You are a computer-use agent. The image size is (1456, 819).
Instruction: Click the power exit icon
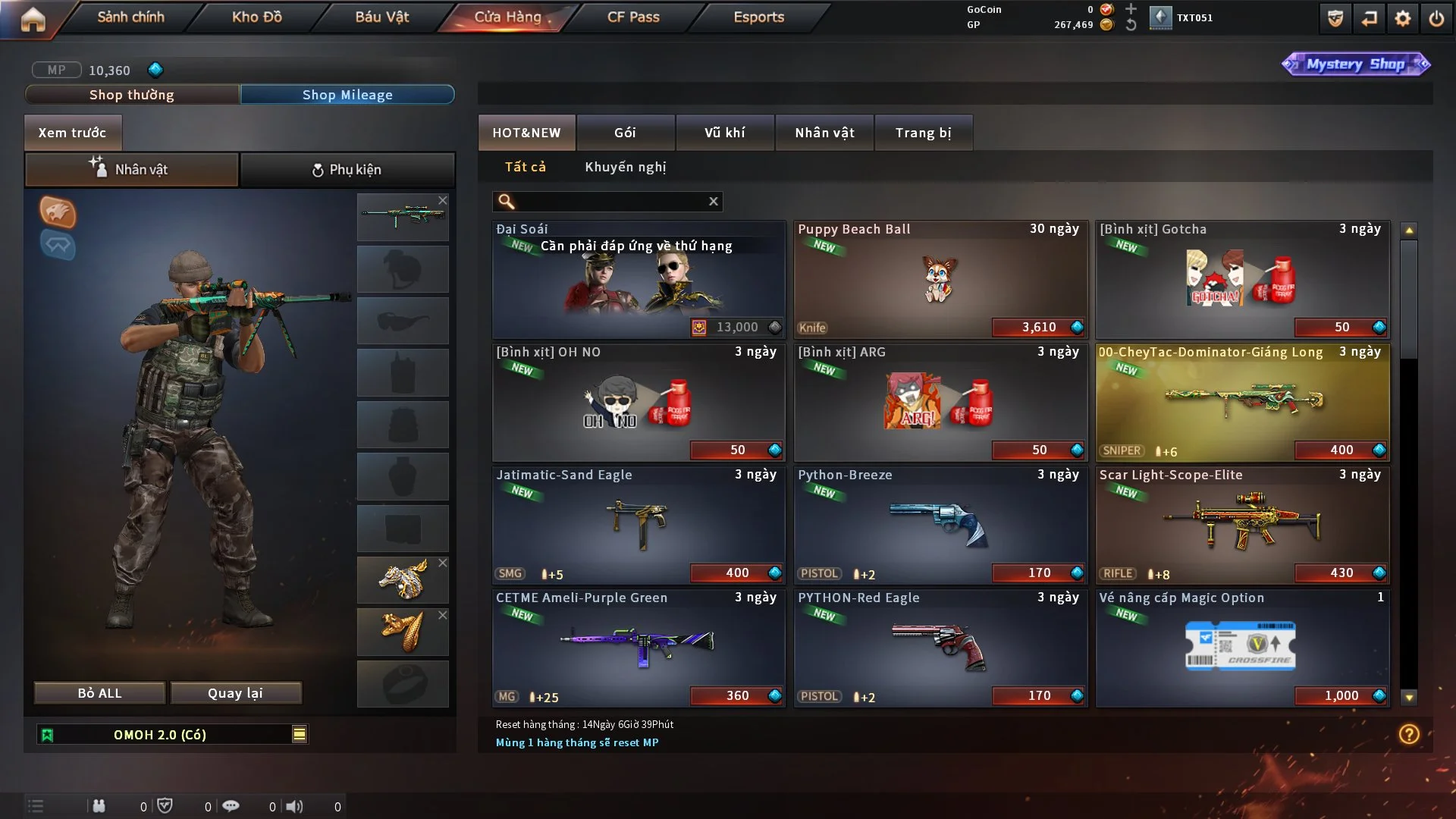(x=1436, y=18)
